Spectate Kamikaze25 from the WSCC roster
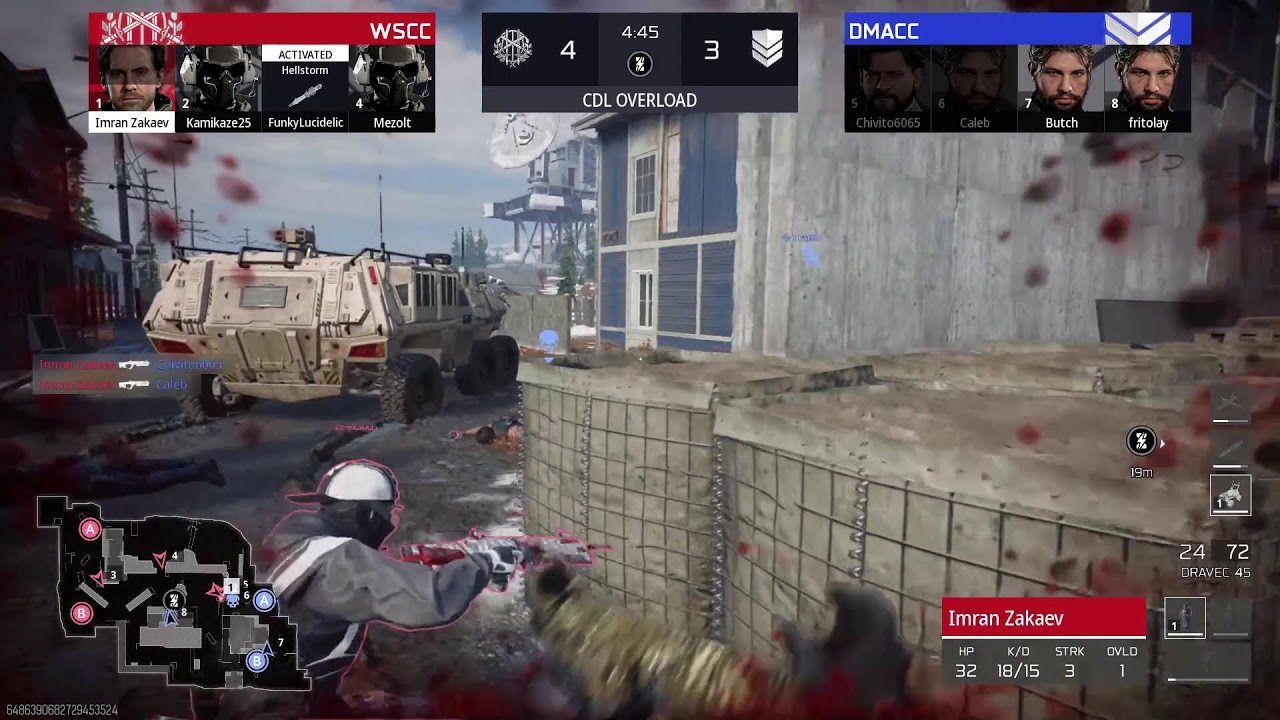The height and width of the screenshot is (720, 1280). pyautogui.click(x=218, y=80)
